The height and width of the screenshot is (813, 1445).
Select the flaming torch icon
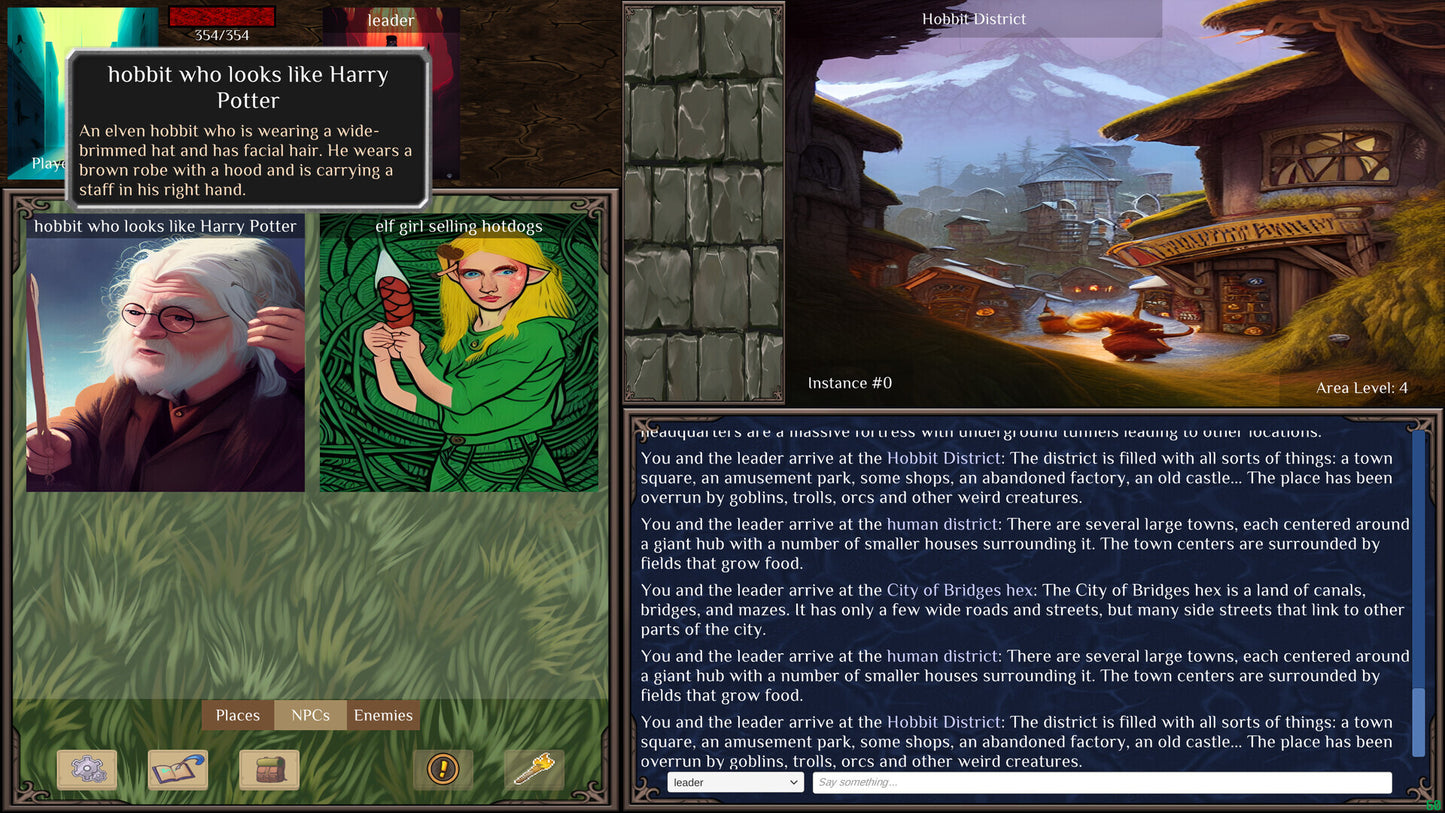pyautogui.click(x=534, y=769)
